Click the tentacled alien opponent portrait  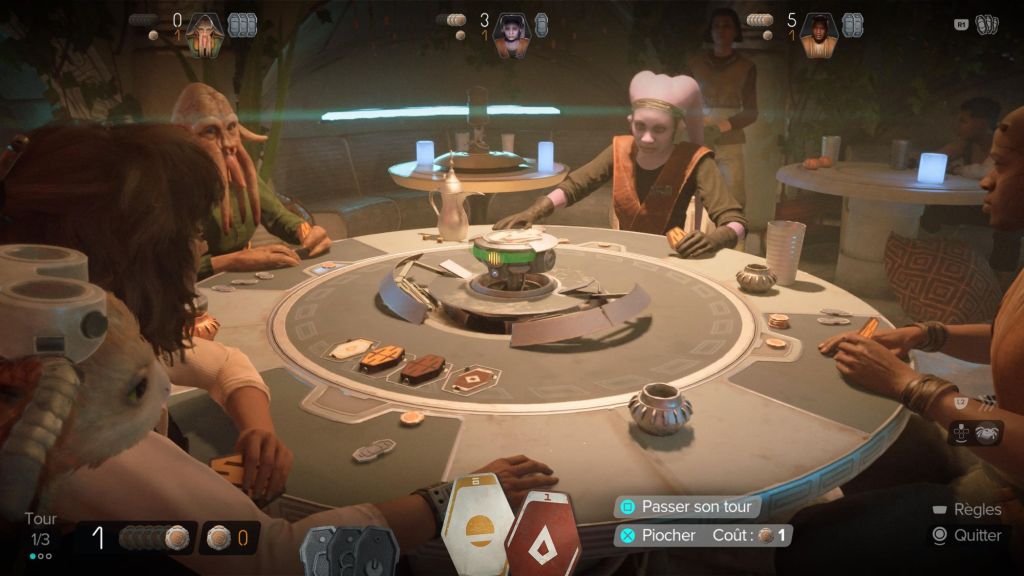(204, 34)
